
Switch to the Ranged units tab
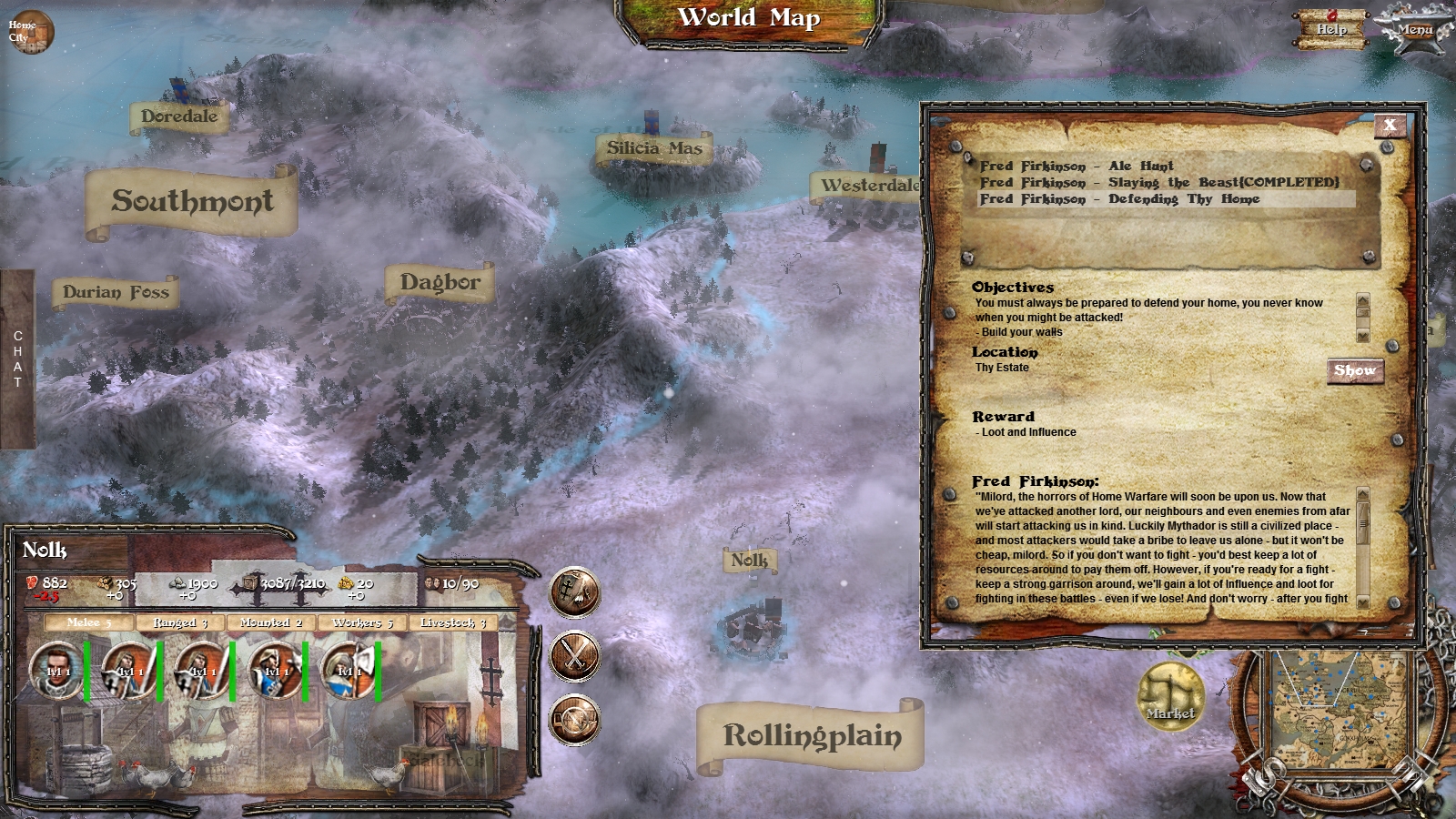pos(180,622)
